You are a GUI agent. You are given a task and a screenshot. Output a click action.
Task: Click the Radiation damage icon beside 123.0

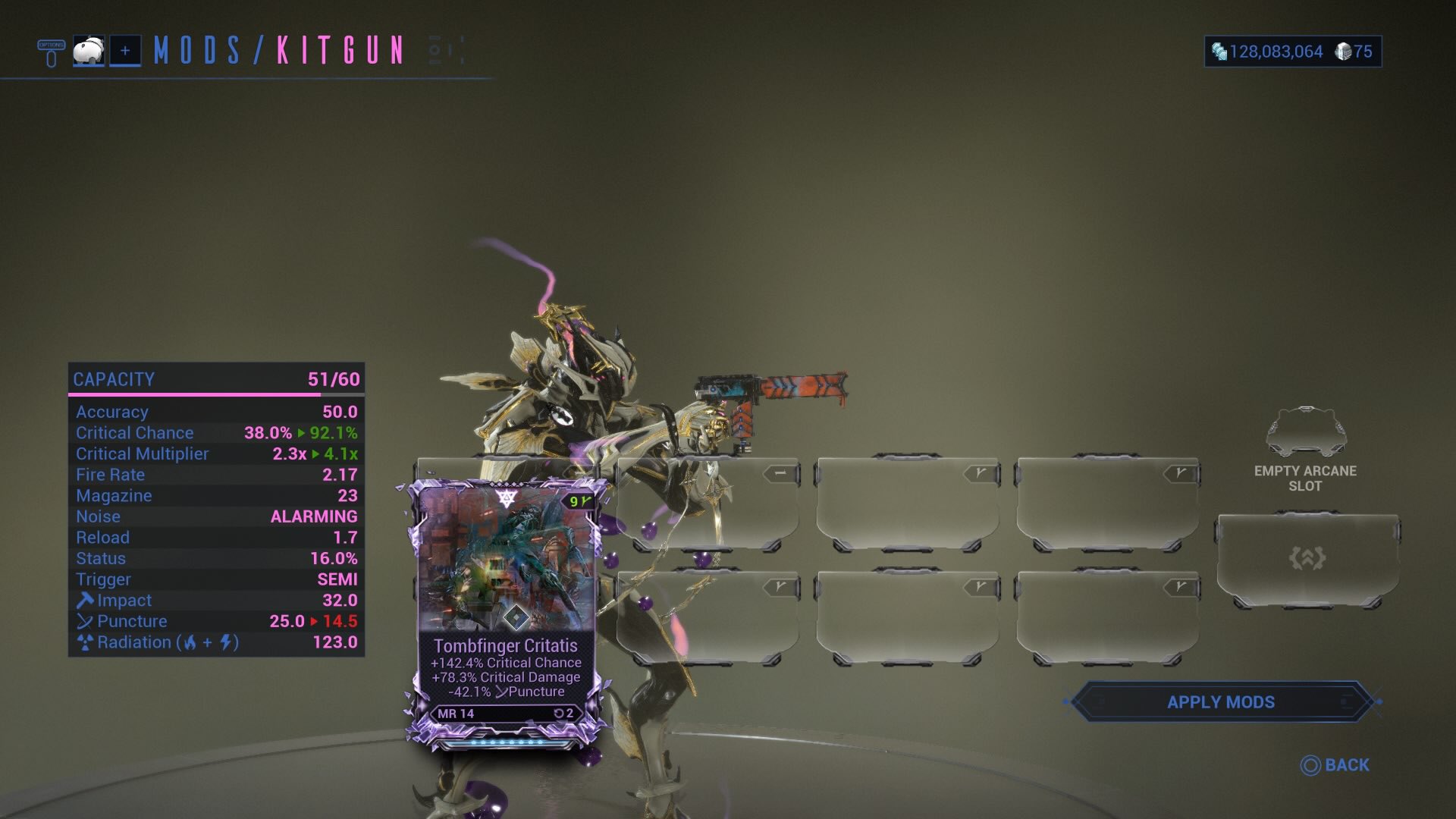point(85,642)
